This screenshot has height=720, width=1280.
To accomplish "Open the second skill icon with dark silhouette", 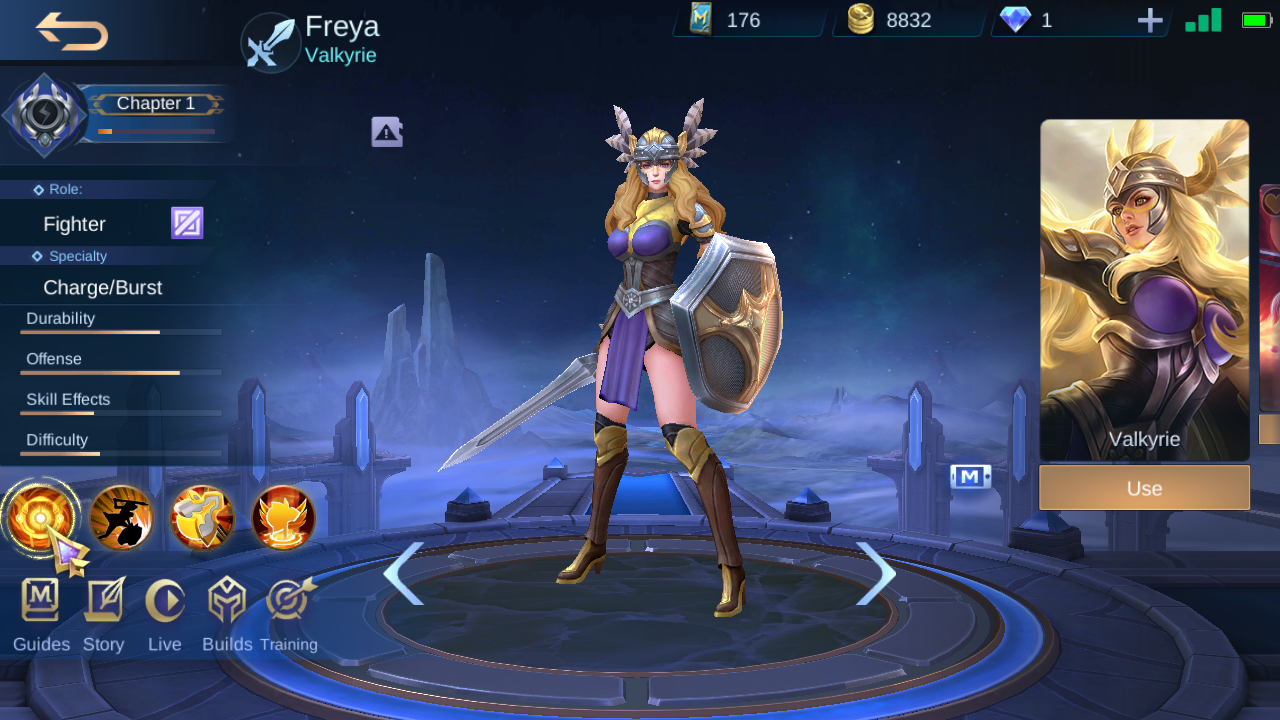I will 121,518.
